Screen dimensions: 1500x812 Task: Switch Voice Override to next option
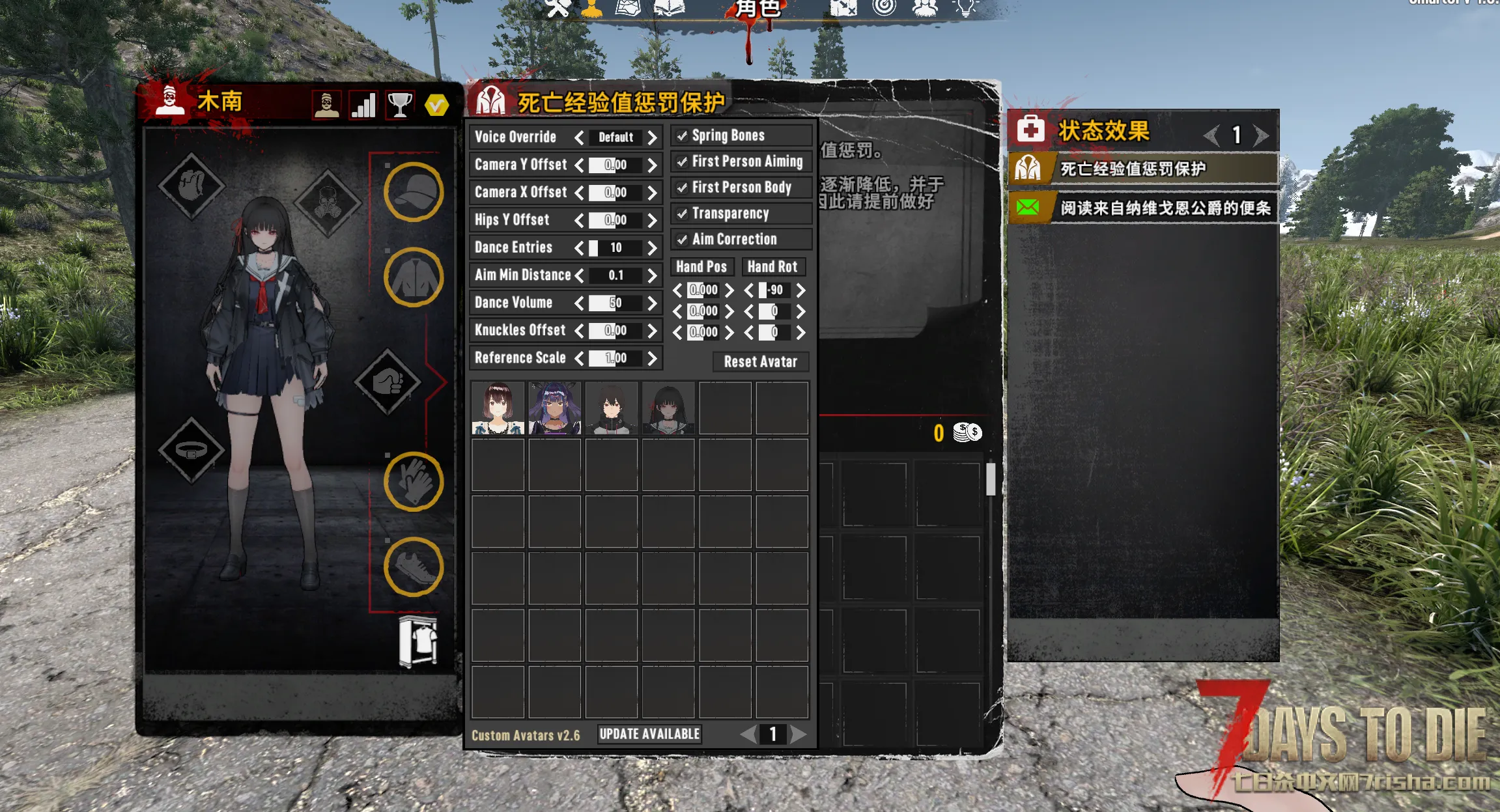[x=652, y=137]
